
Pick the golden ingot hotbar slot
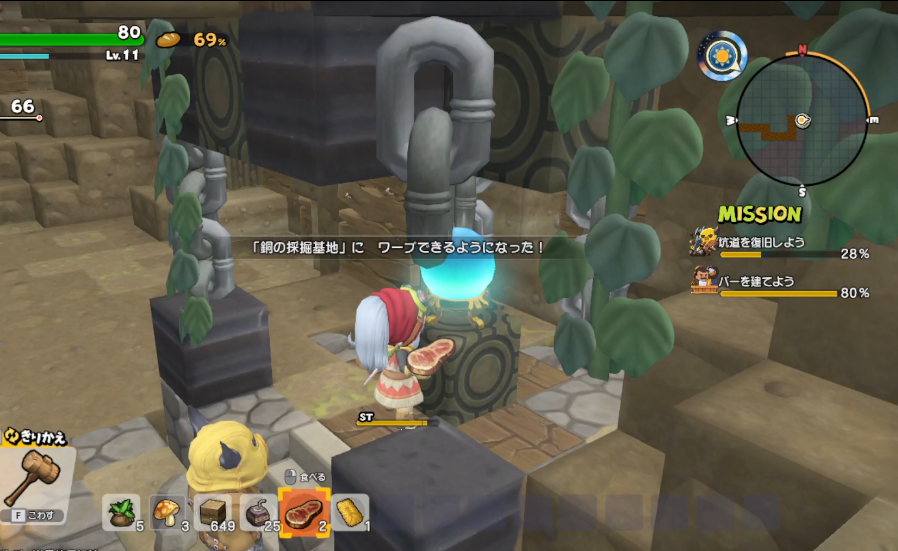tap(350, 512)
